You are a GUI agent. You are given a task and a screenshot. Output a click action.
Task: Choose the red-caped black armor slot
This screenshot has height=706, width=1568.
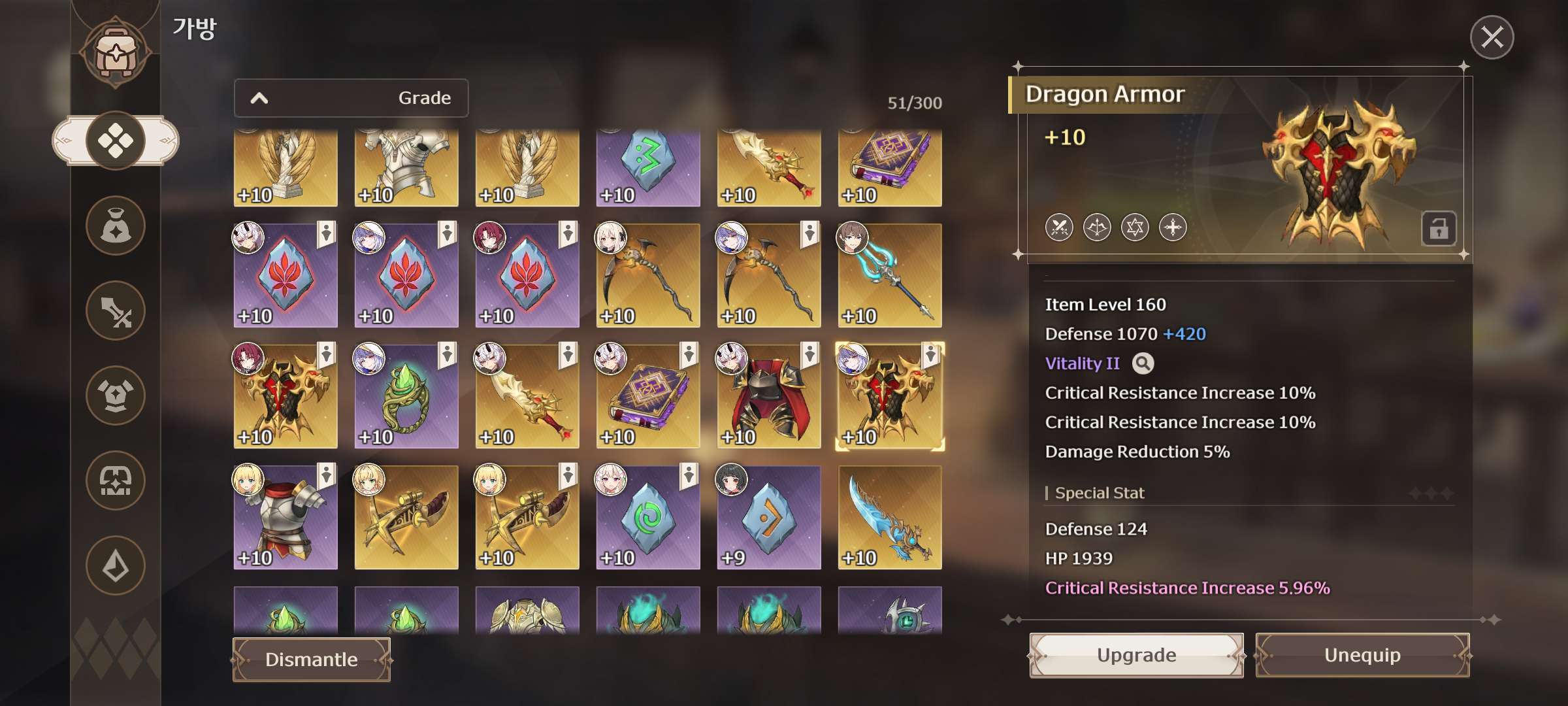769,397
